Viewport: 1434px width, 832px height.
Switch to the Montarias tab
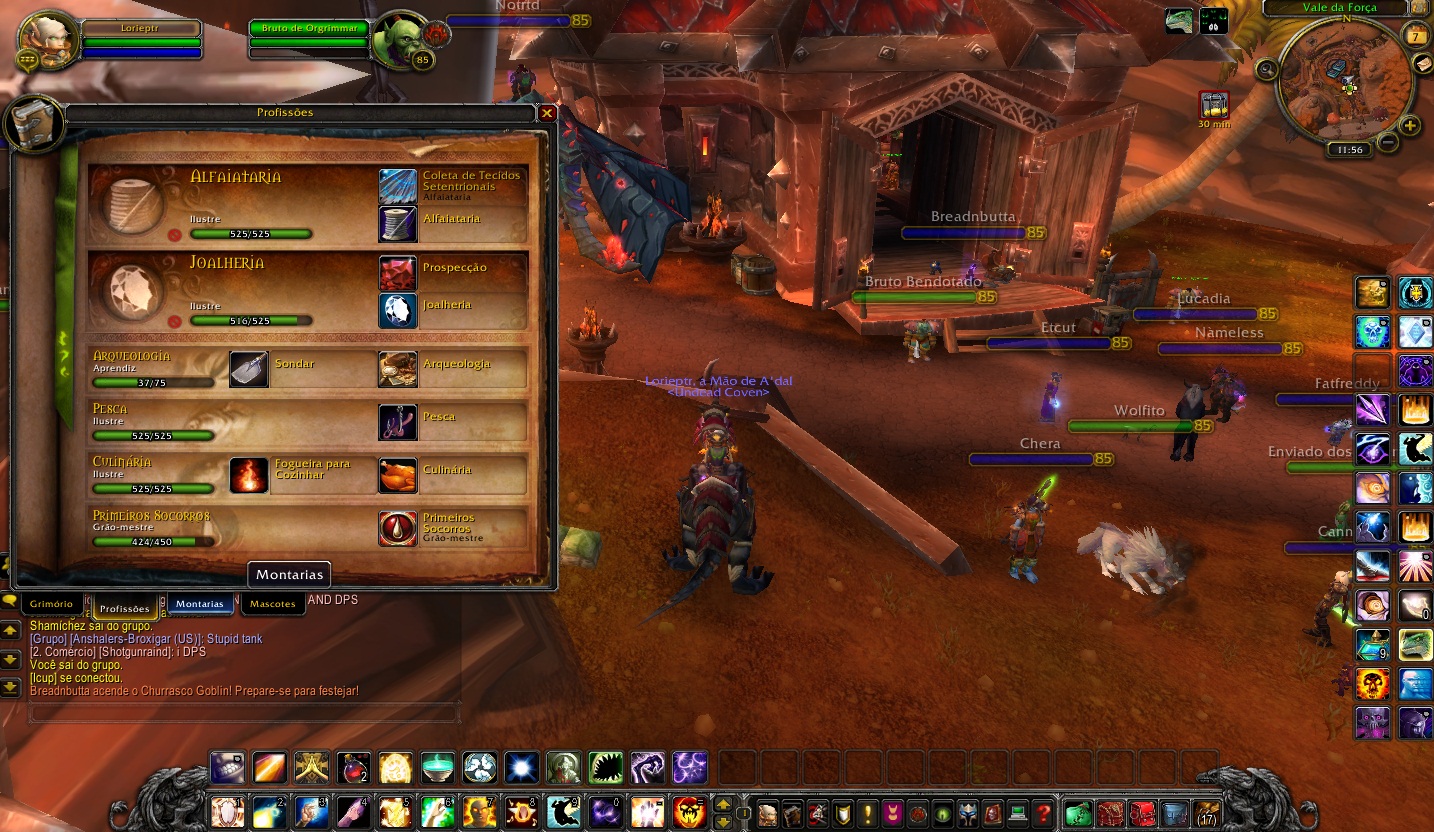pyautogui.click(x=199, y=604)
